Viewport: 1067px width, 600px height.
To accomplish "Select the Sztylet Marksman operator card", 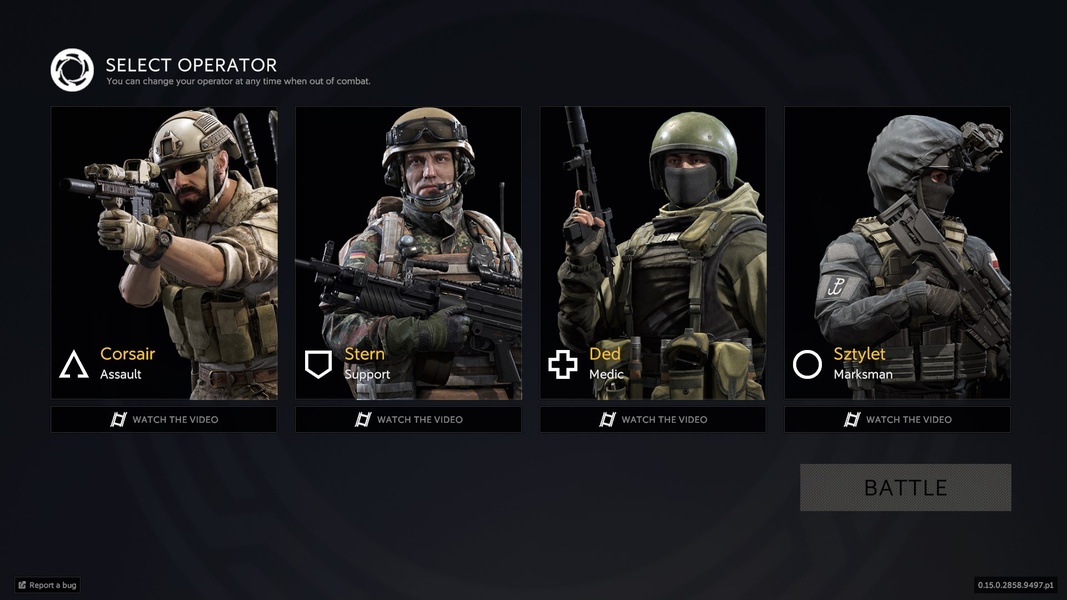I will point(897,253).
